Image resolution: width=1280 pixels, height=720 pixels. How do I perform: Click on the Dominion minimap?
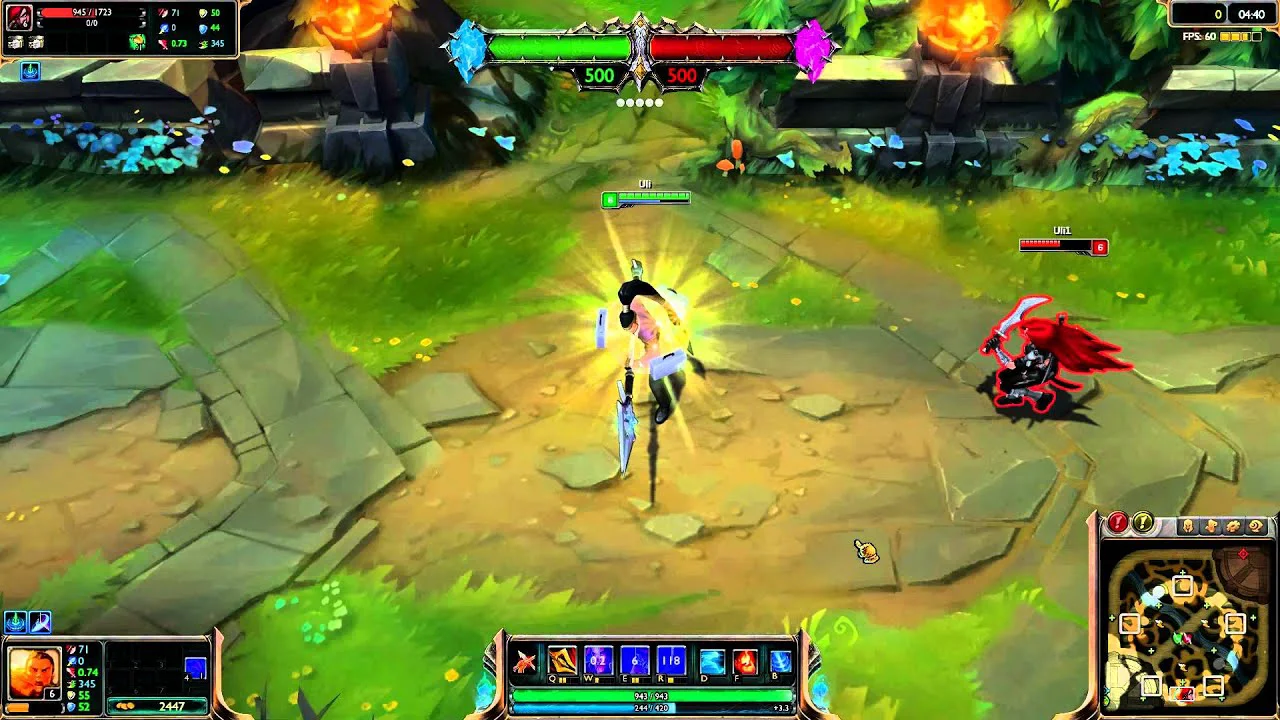click(1187, 627)
